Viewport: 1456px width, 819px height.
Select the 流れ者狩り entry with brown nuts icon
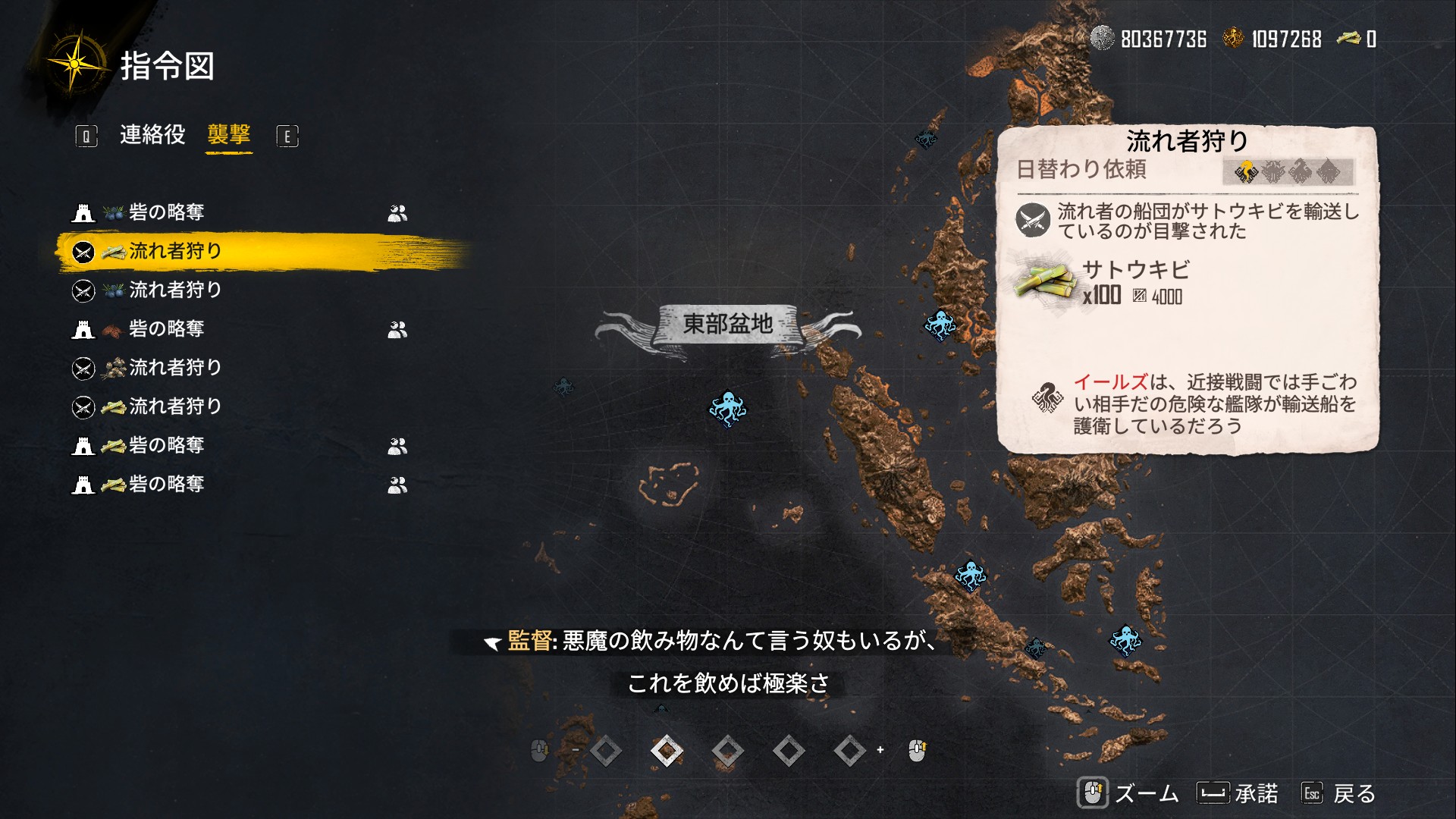click(x=174, y=368)
